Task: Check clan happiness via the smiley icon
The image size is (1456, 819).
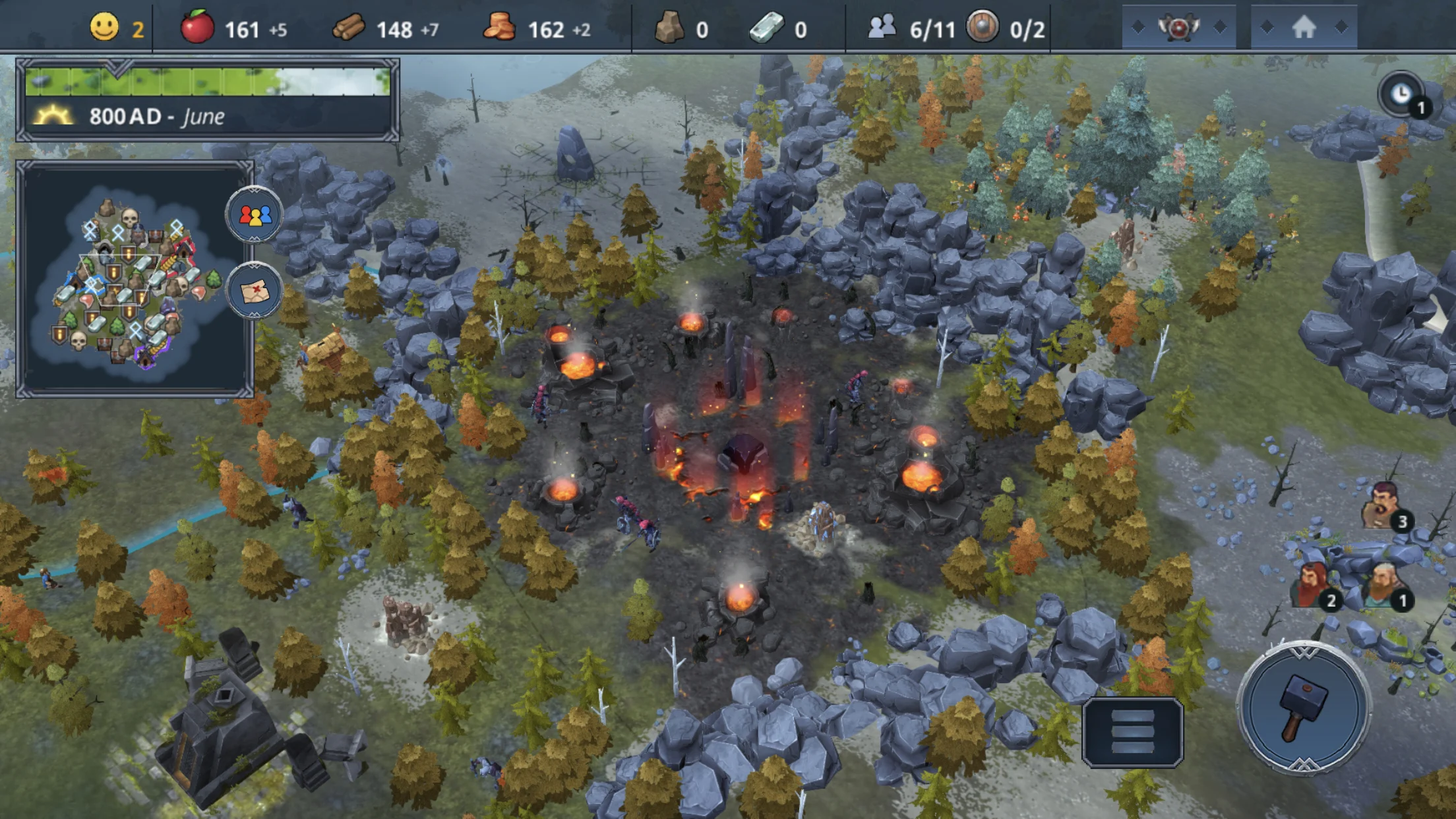Action: [106, 27]
